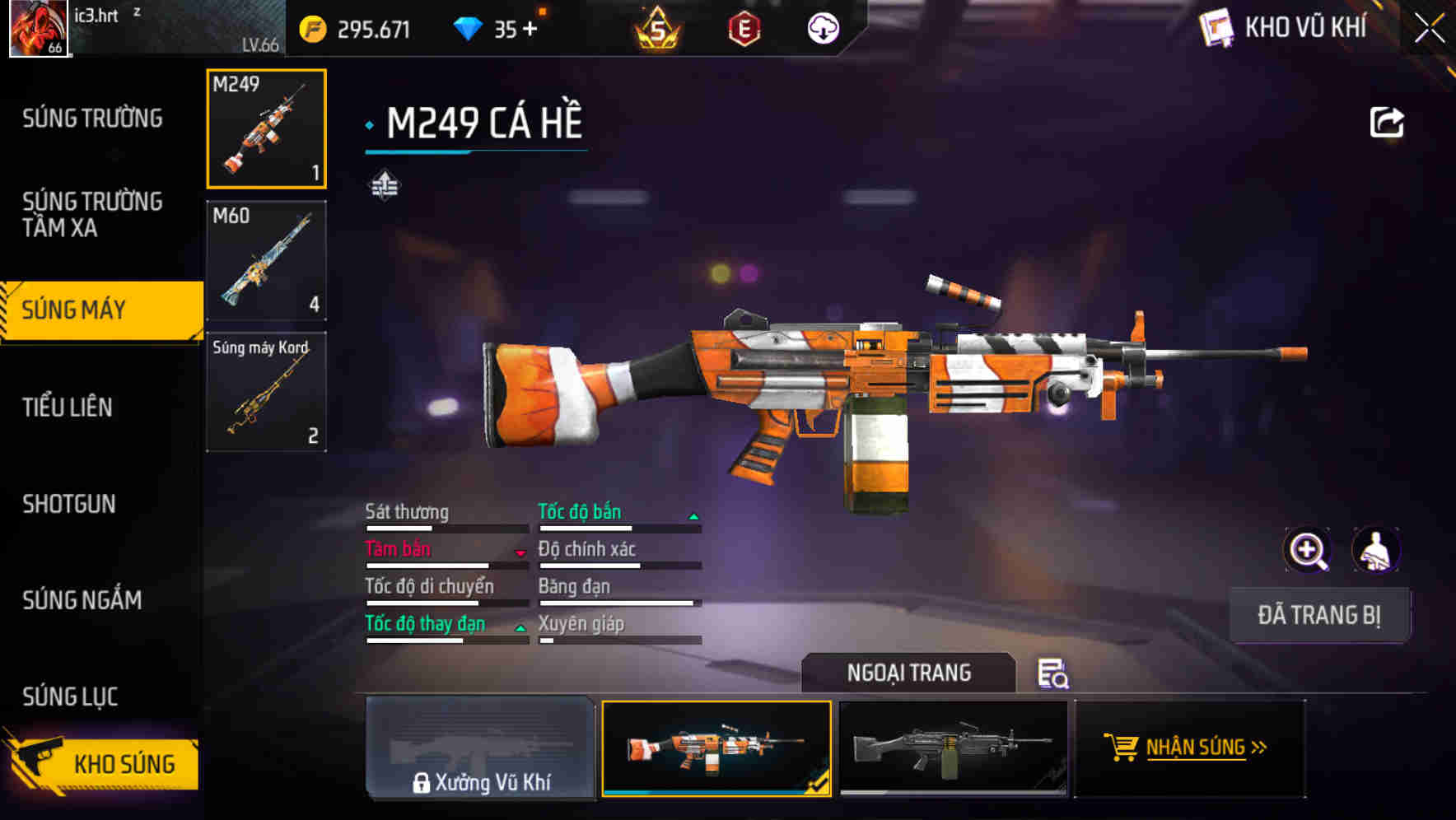Zoom the weapon using the magnifier icon
This screenshot has height=820, width=1456.
1308,549
